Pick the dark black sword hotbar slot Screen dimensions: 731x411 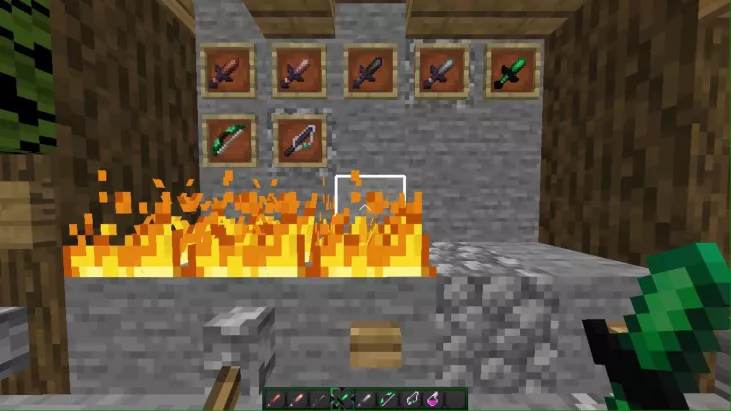319,400
